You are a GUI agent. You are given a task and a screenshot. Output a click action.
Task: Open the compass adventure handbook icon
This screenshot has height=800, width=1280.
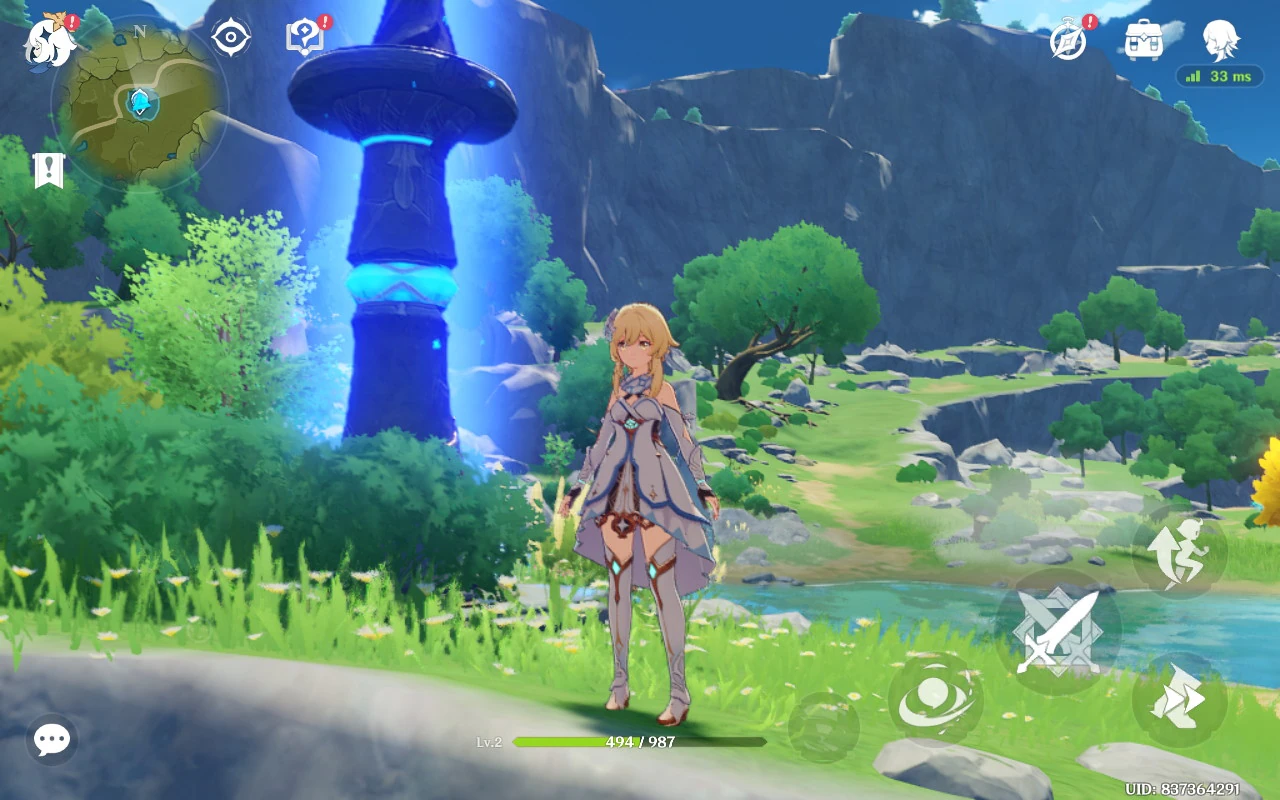click(x=1068, y=41)
